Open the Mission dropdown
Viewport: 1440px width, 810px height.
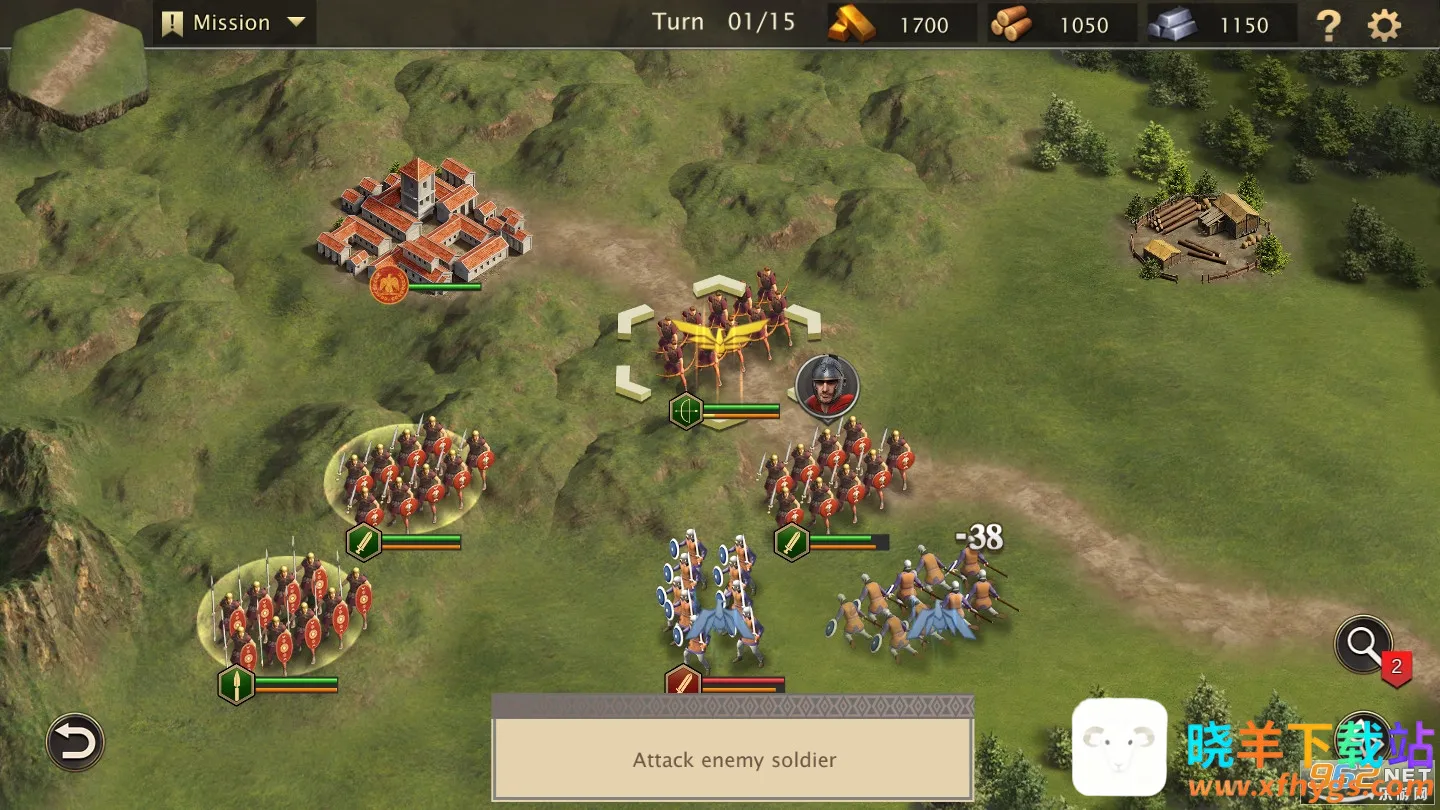(234, 23)
